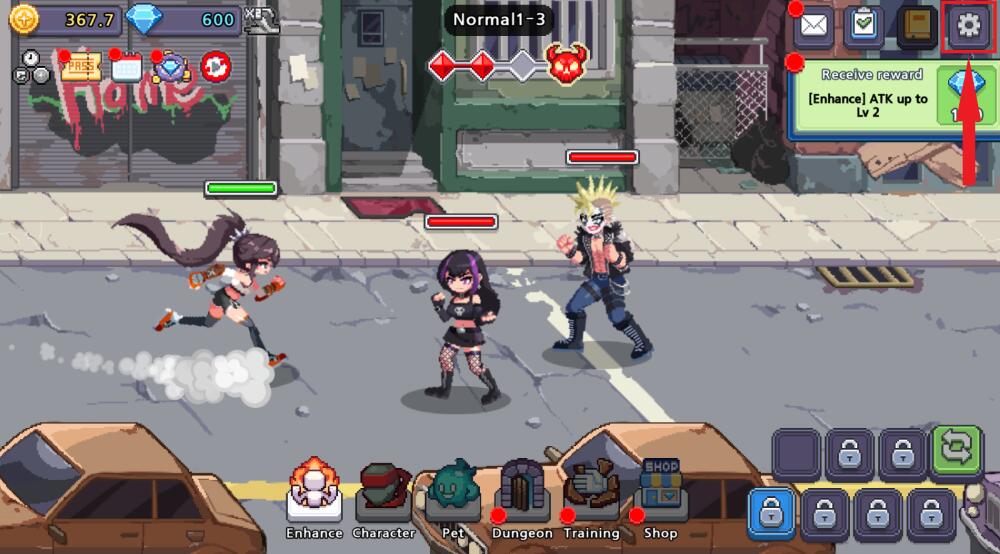The image size is (1000, 554).
Task: Open the Character menu
Action: [384, 493]
